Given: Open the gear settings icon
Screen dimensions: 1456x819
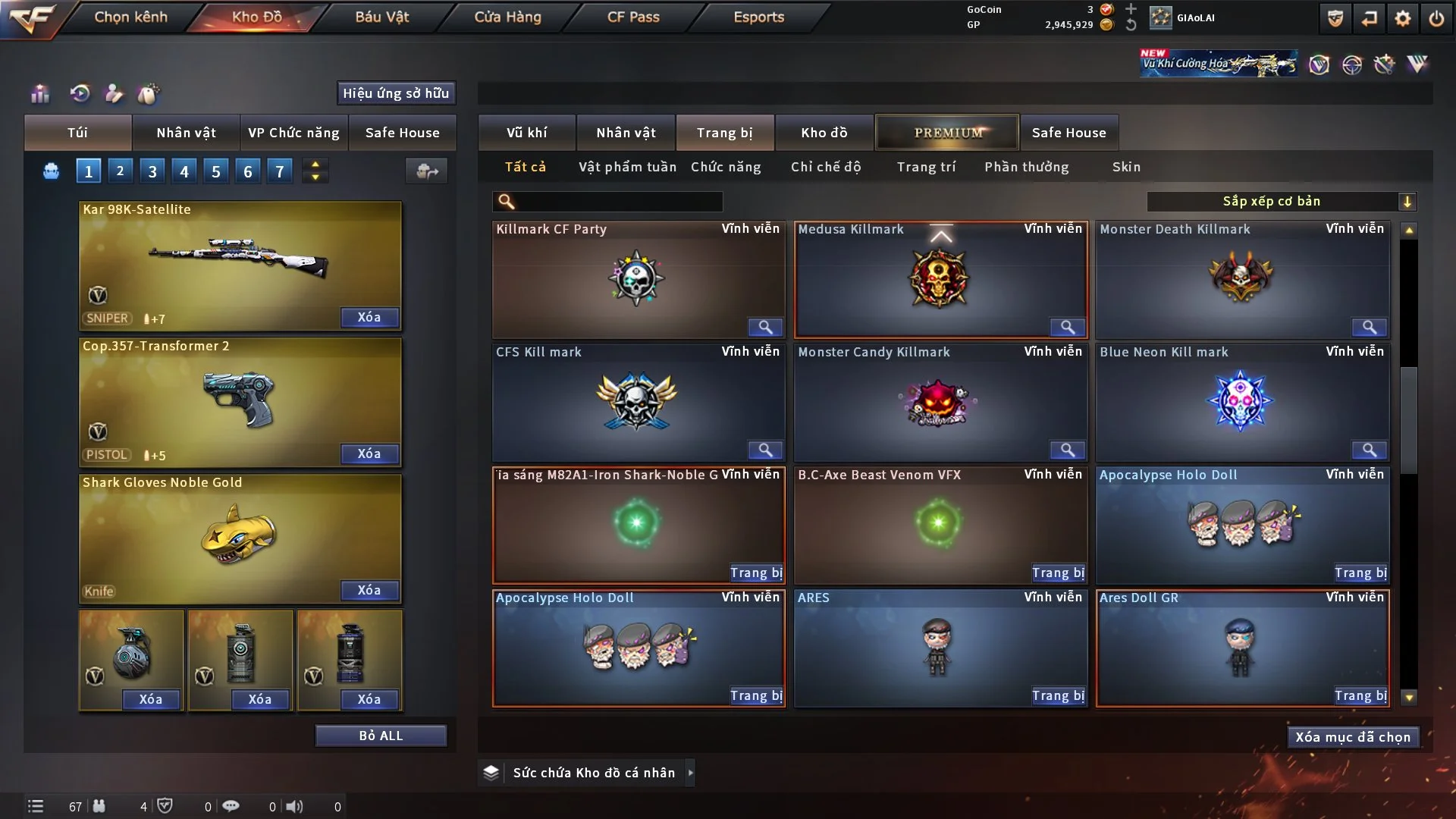Looking at the screenshot, I should point(1403,18).
